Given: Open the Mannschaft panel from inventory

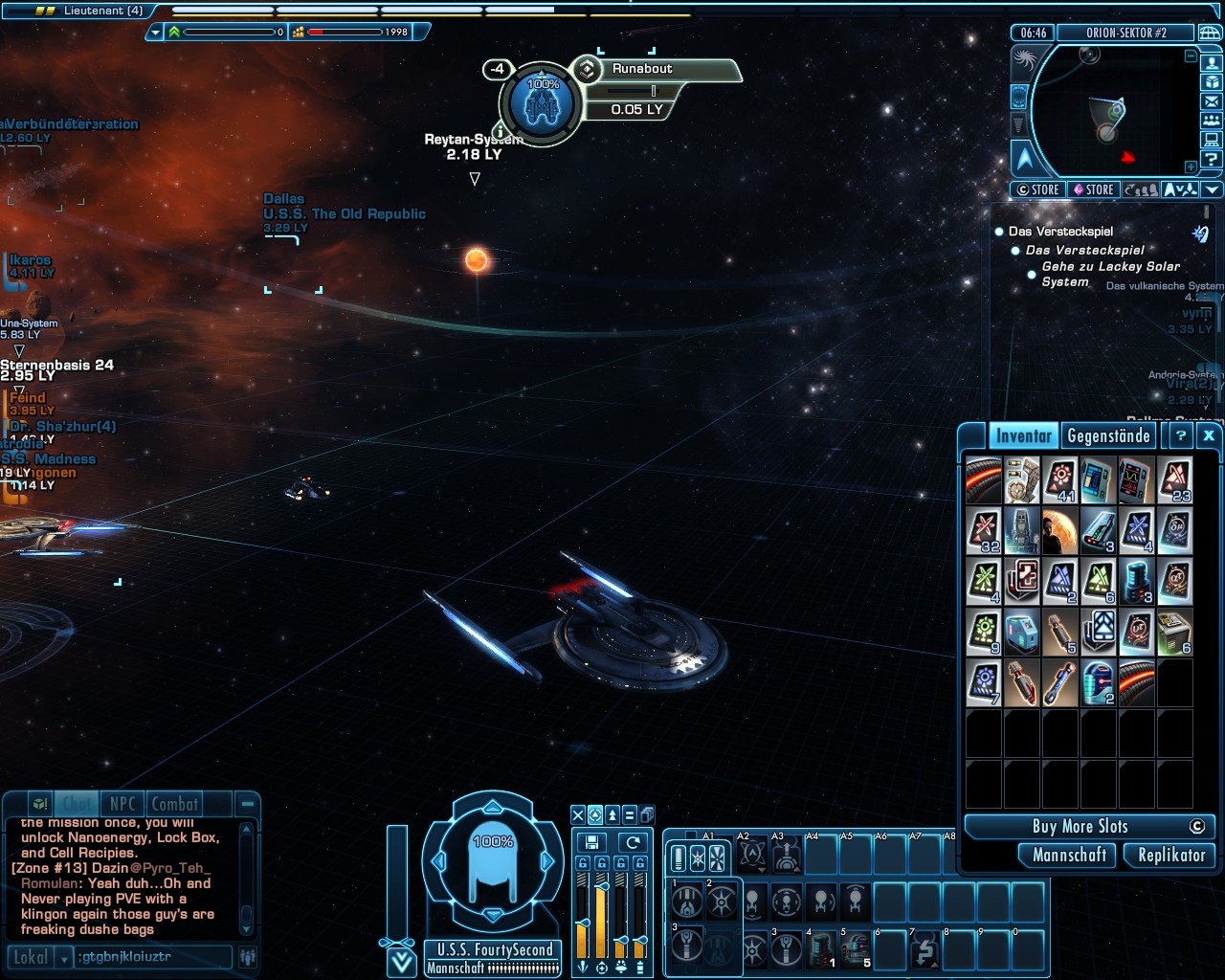Looking at the screenshot, I should [1069, 856].
